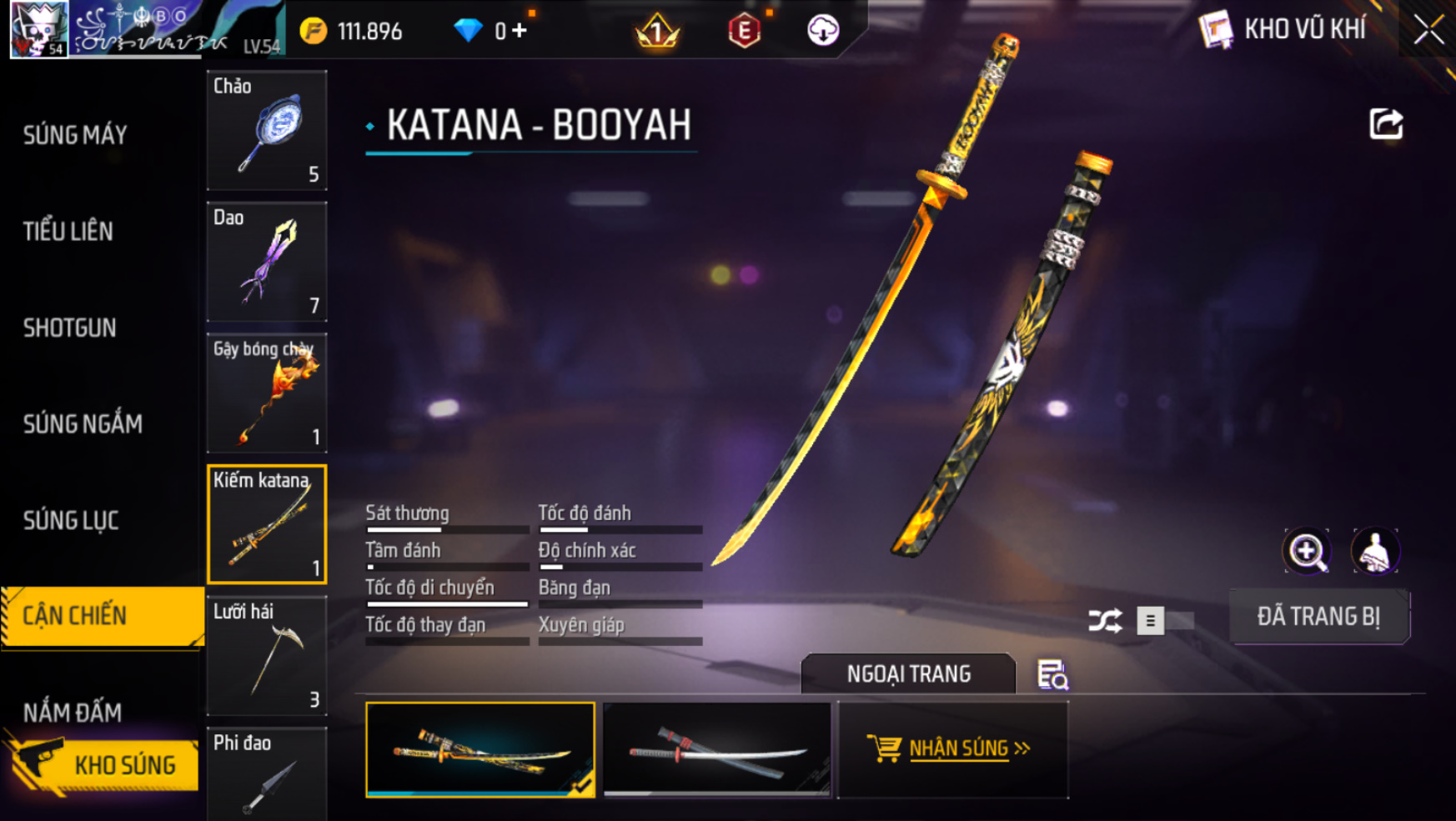Choose the SÚNG NGẮM category
The image size is (1456, 821).
[83, 424]
